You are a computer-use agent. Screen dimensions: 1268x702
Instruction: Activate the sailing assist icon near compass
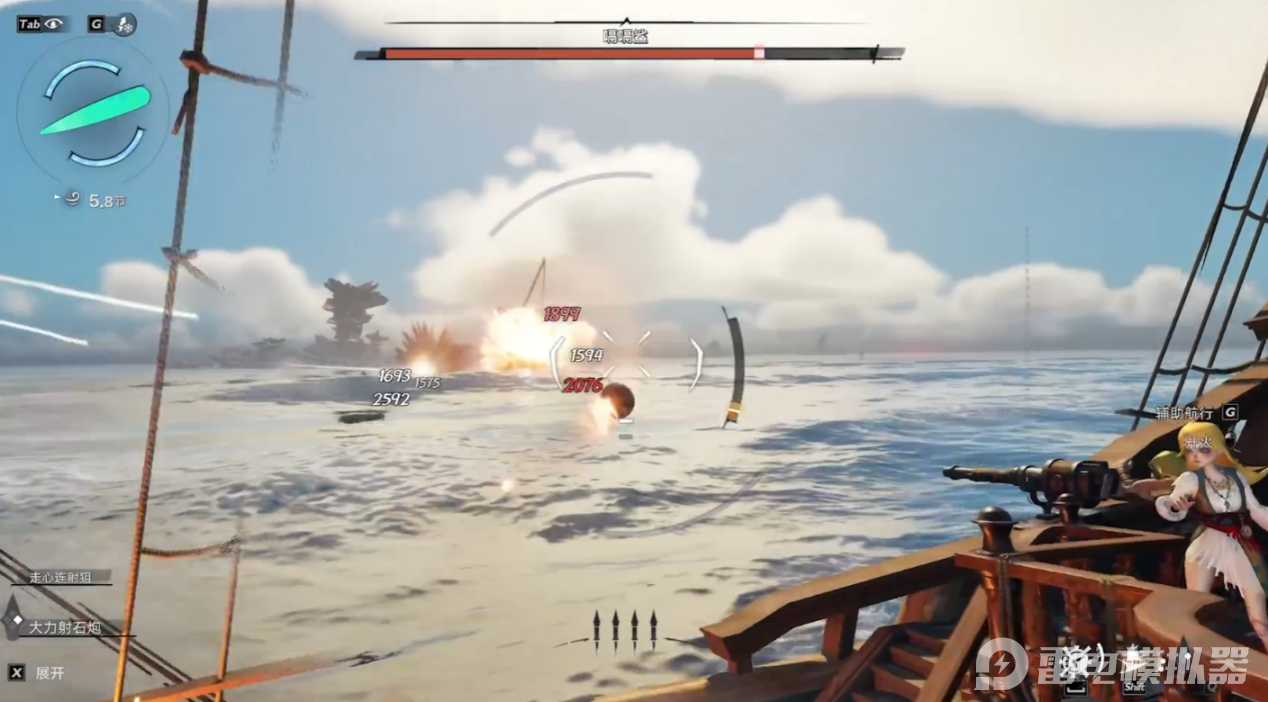point(126,24)
